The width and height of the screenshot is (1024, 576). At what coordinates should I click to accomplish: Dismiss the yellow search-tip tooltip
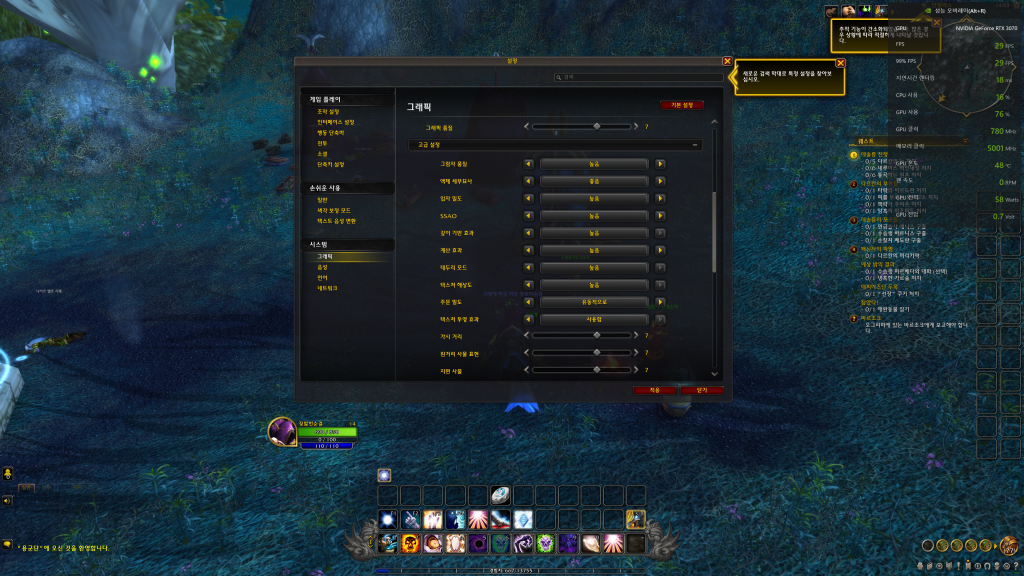840,63
